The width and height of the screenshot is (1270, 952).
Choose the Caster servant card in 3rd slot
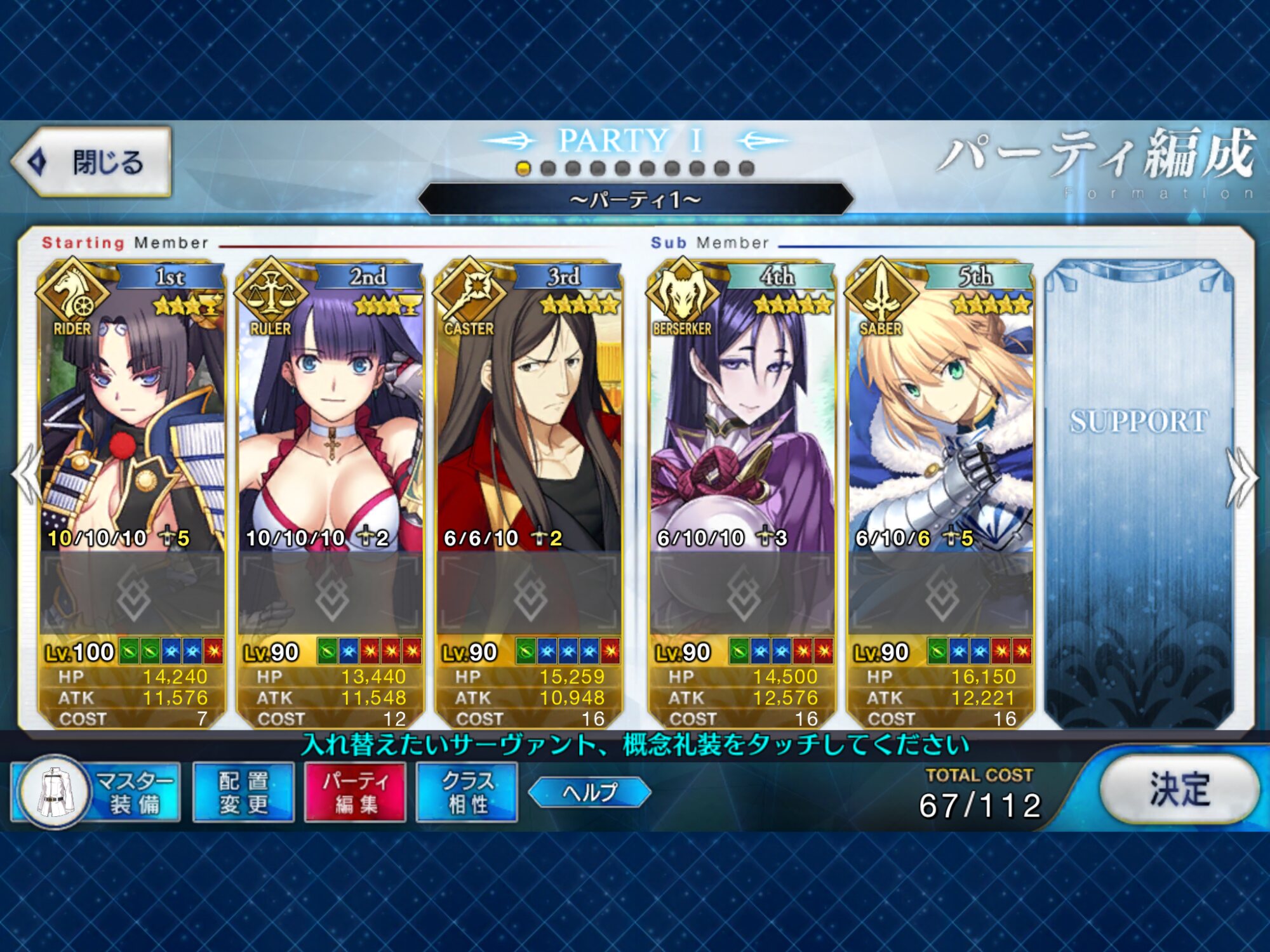[x=528, y=413]
